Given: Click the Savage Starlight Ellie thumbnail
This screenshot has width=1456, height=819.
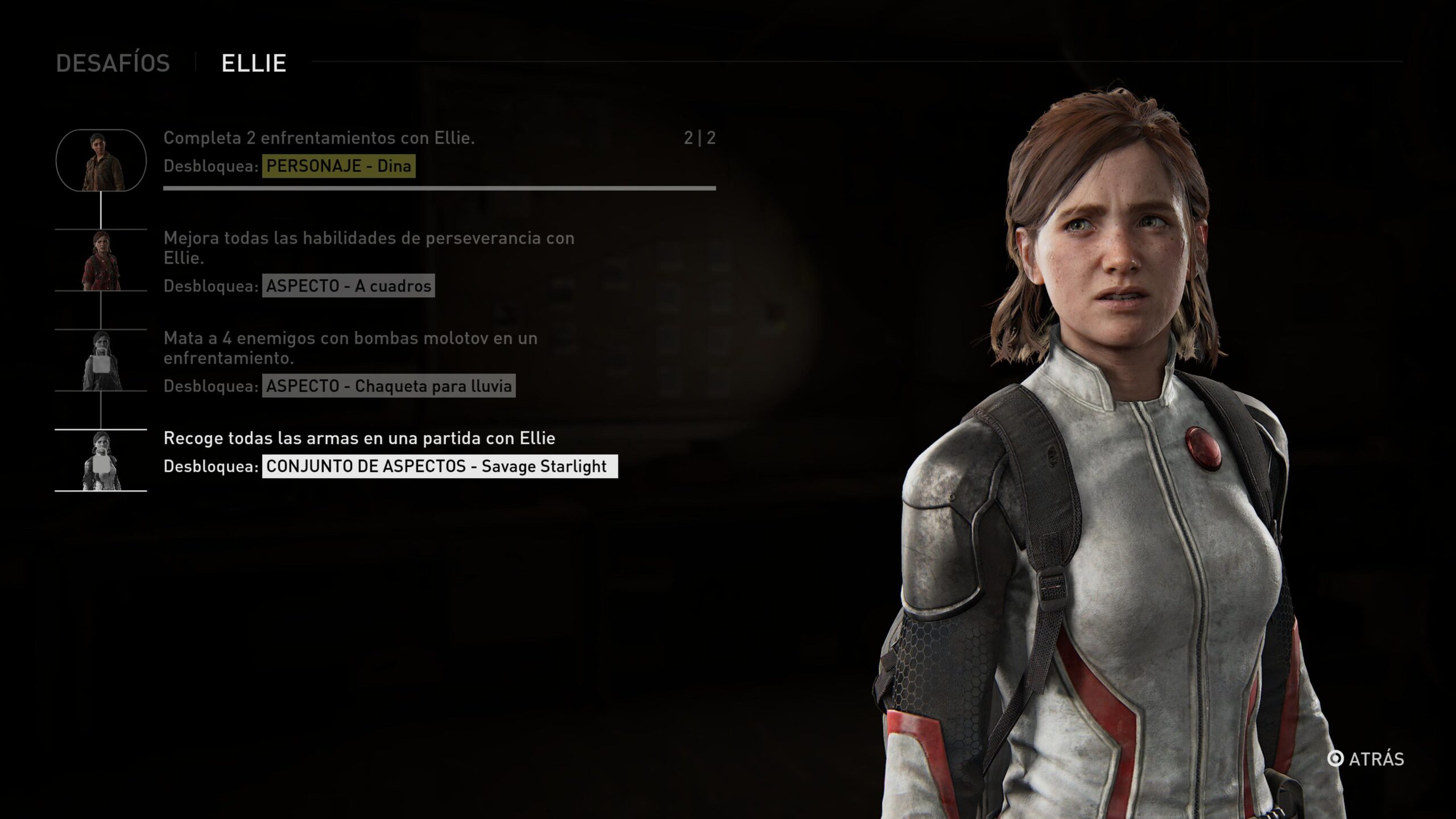Looking at the screenshot, I should (101, 461).
